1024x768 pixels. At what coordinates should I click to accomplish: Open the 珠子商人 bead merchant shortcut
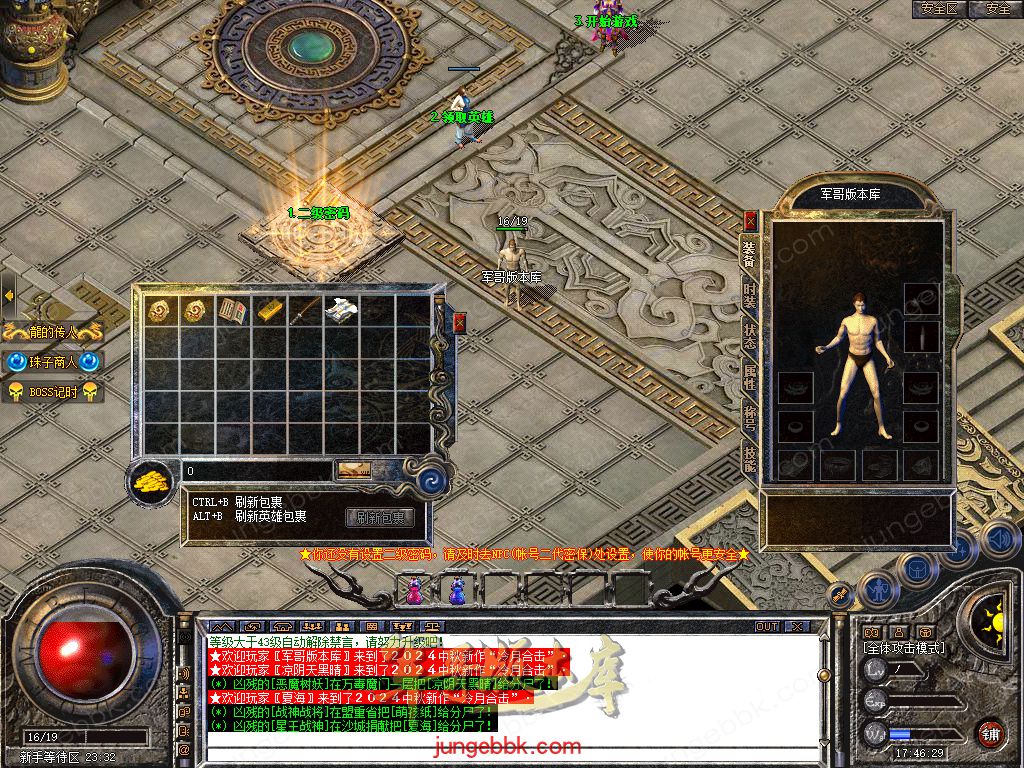pos(53,362)
